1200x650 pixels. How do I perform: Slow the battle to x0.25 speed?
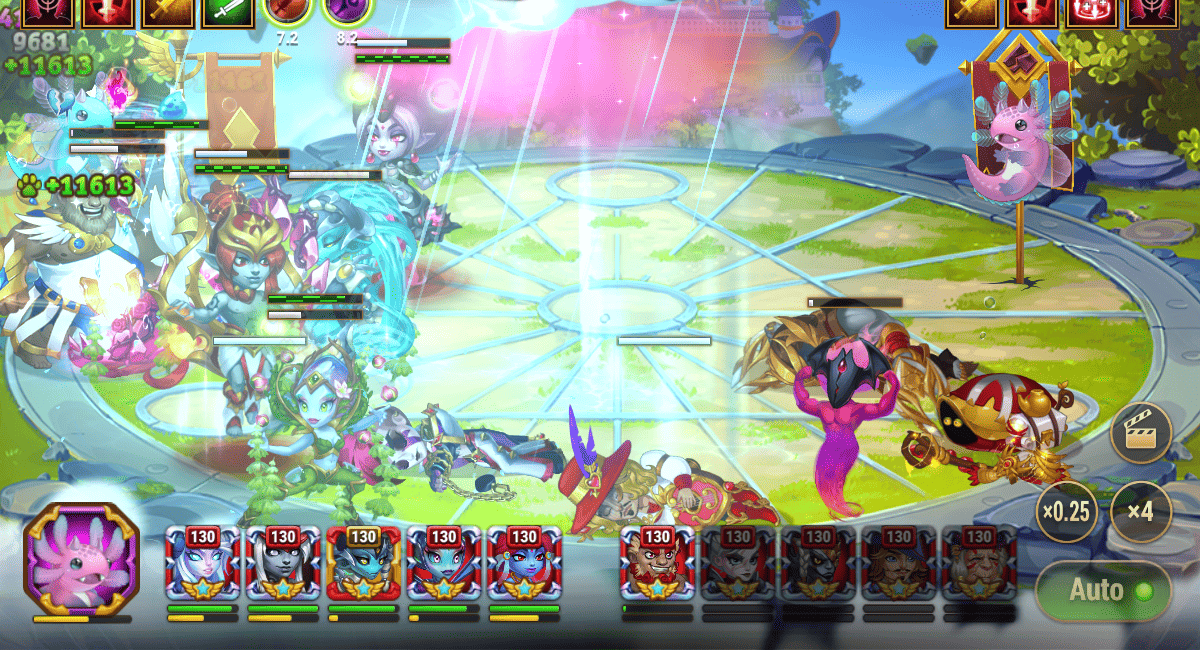(1066, 511)
